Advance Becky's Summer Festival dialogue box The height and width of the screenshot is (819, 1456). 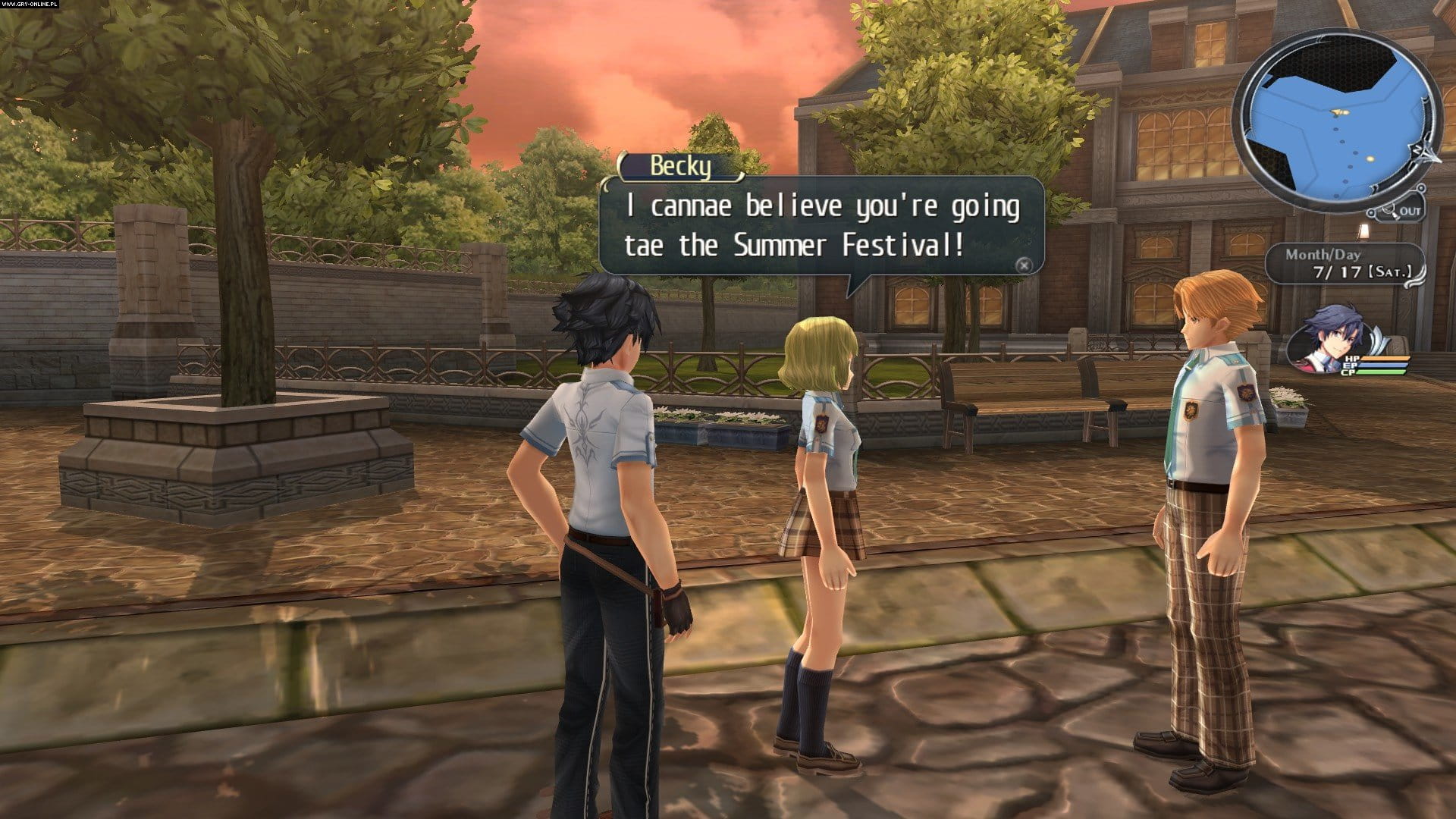pos(821,225)
